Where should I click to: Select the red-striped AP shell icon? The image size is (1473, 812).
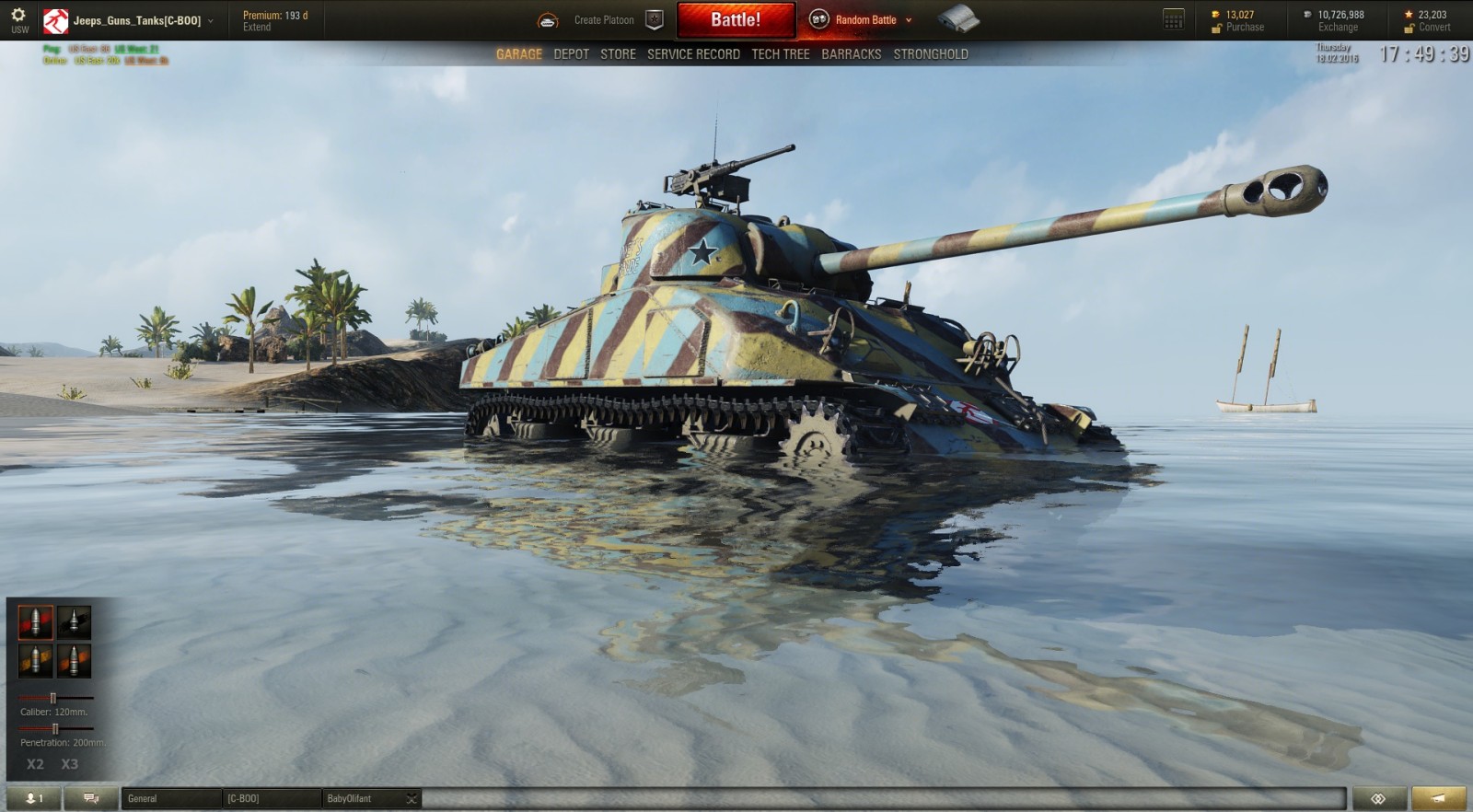[x=35, y=621]
